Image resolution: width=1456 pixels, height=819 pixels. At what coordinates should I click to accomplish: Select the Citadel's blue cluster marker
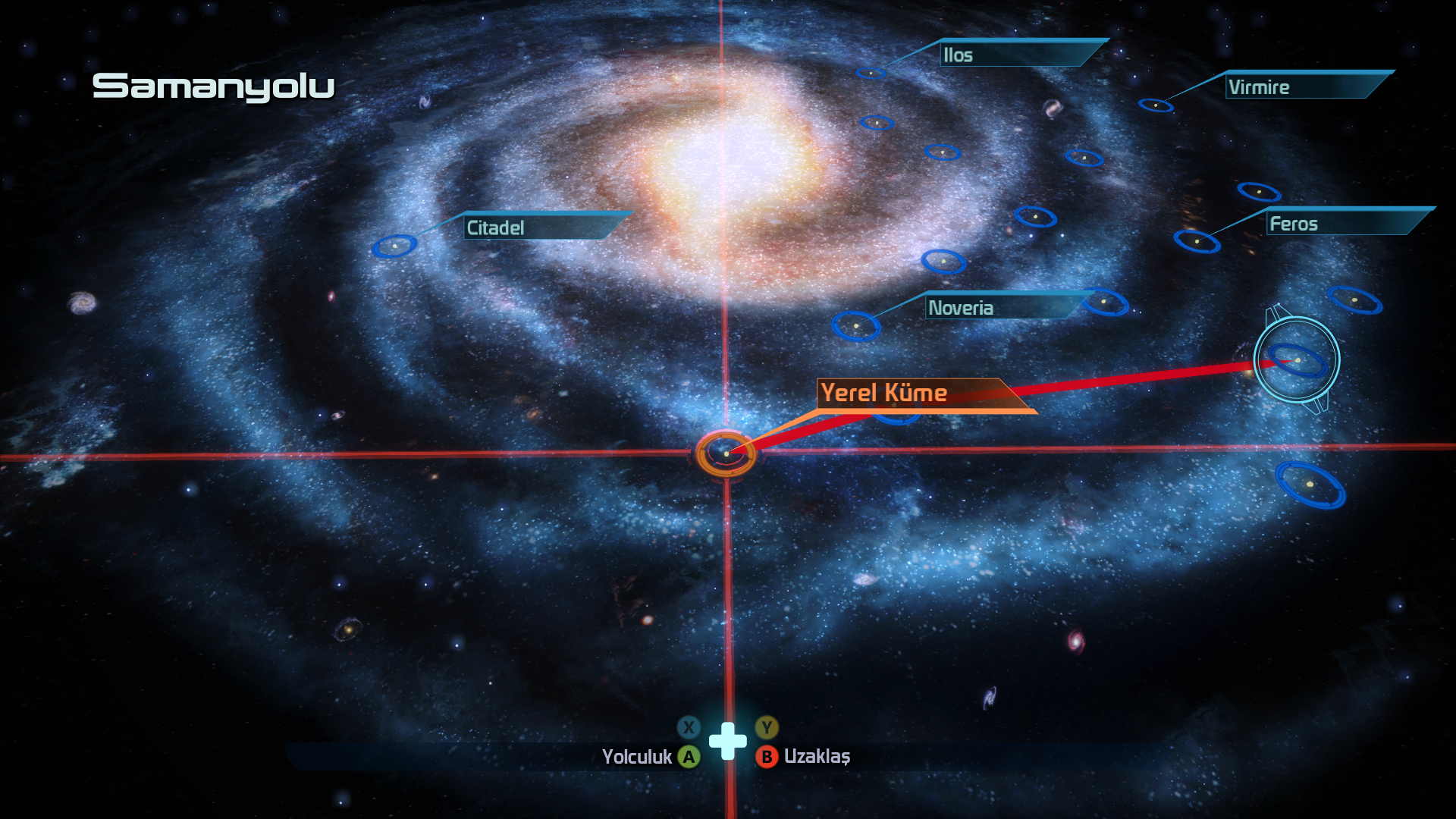point(394,246)
